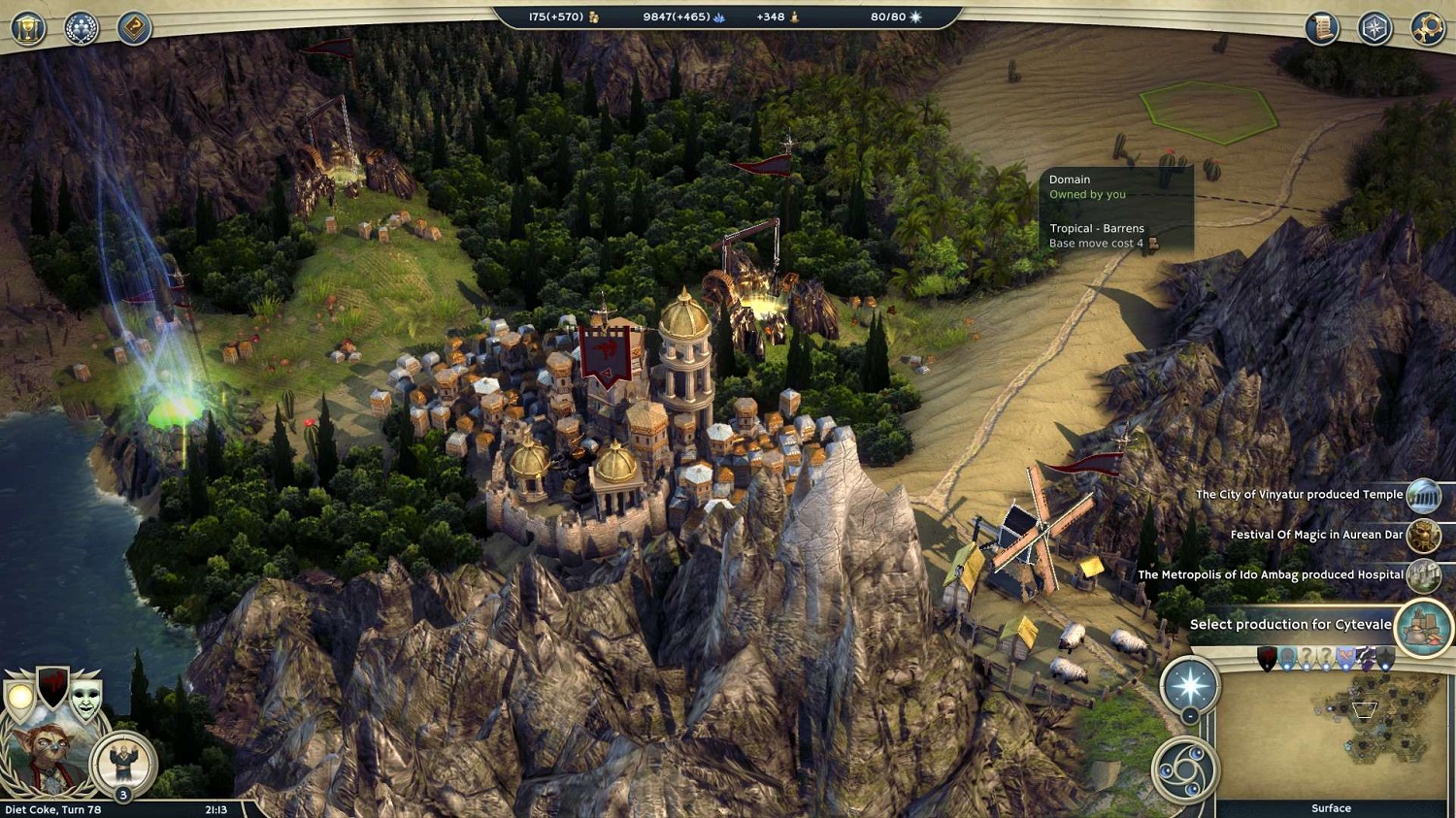Click the compass star icon in top bar
Image resolution: width=1456 pixels, height=818 pixels.
pos(1374,28)
